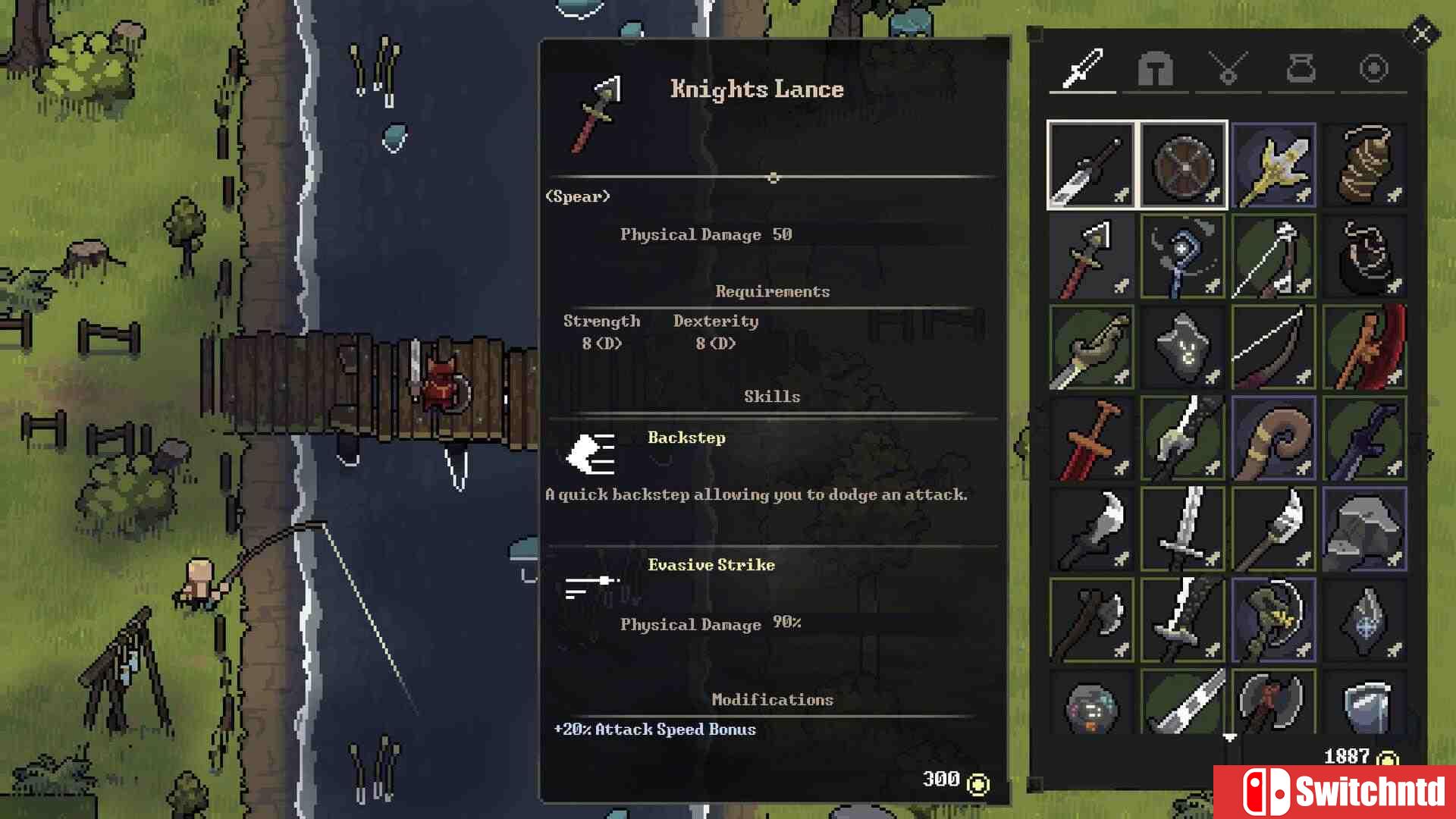The height and width of the screenshot is (819, 1456).
Task: Select the circular coin tab
Action: pos(1373,69)
